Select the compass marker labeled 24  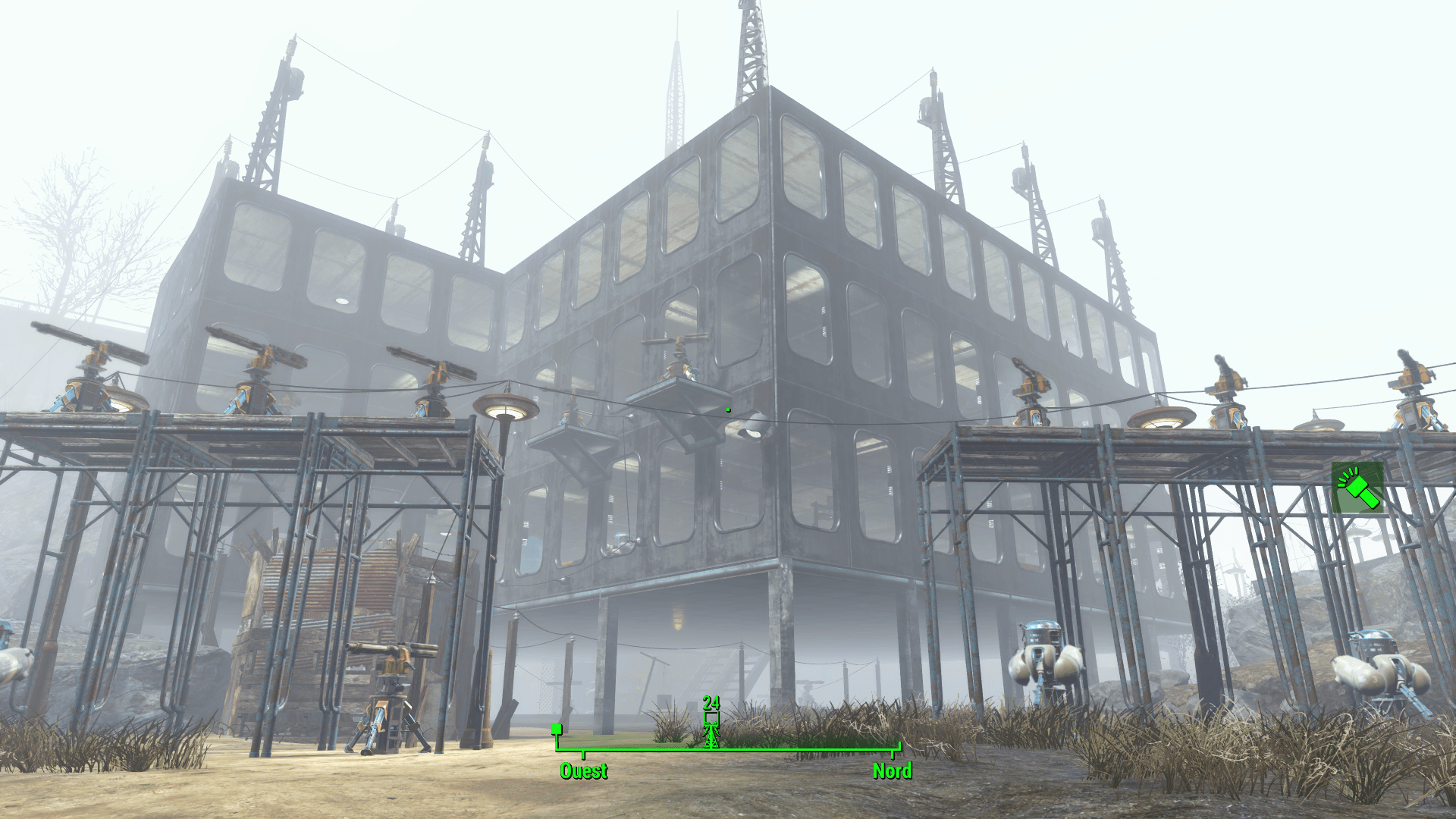pos(711,725)
